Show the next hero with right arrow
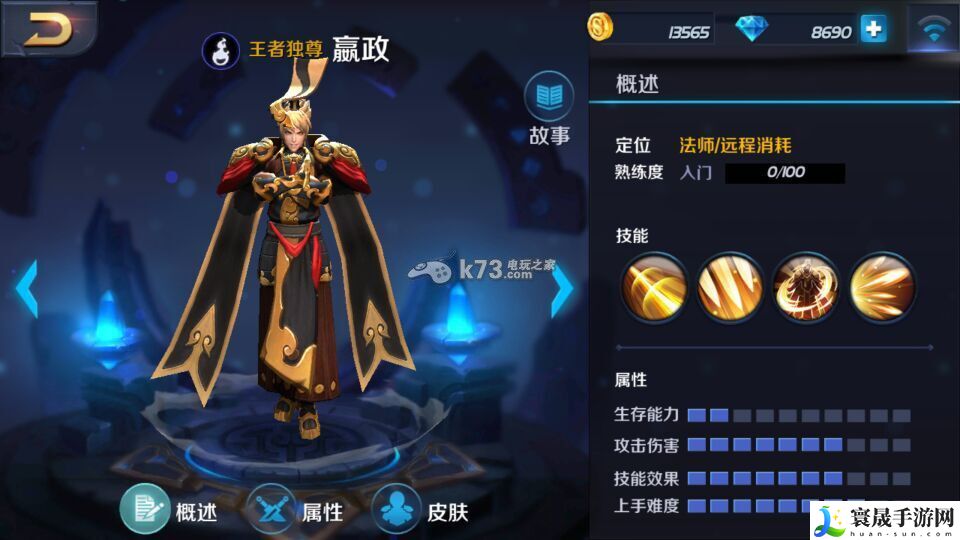 pyautogui.click(x=563, y=289)
